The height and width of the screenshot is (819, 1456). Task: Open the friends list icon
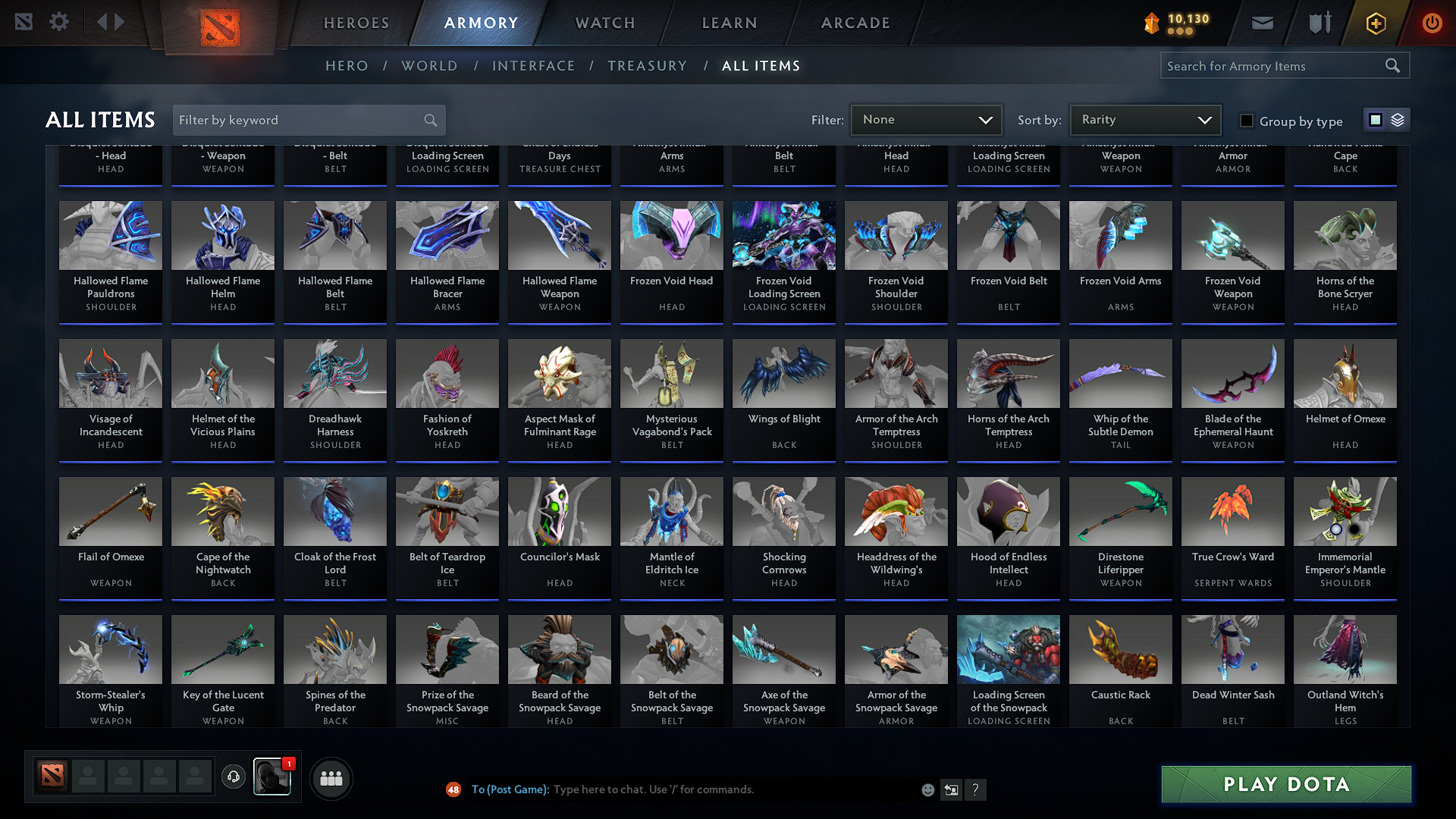(331, 778)
